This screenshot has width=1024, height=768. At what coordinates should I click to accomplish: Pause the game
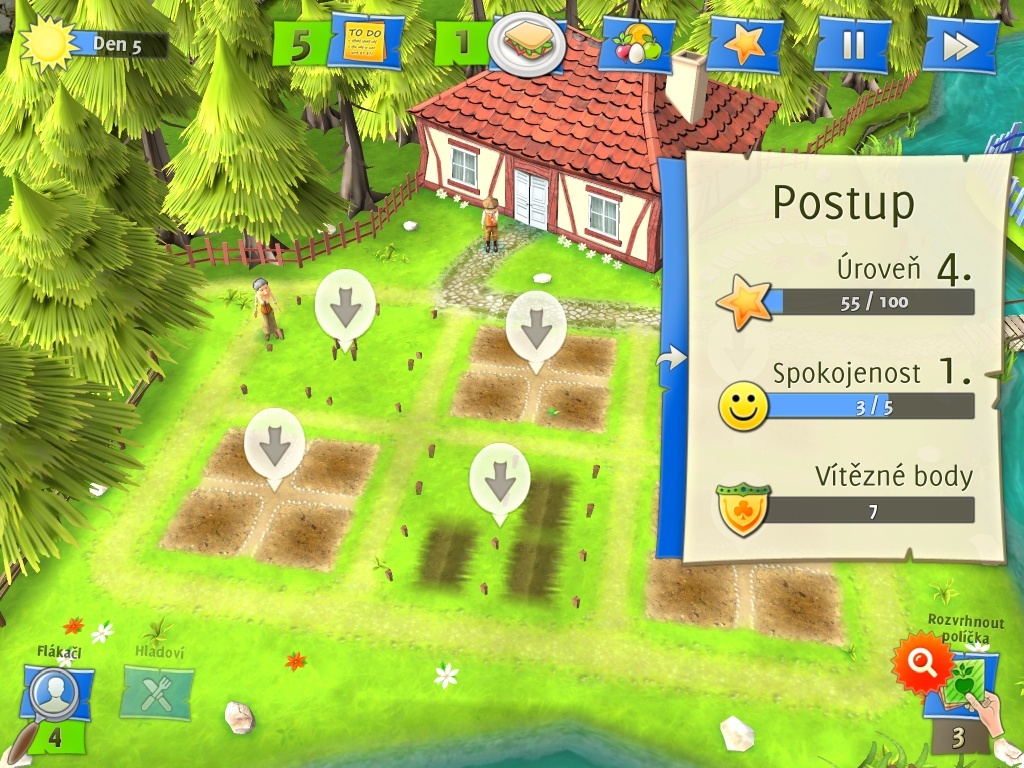tap(852, 45)
